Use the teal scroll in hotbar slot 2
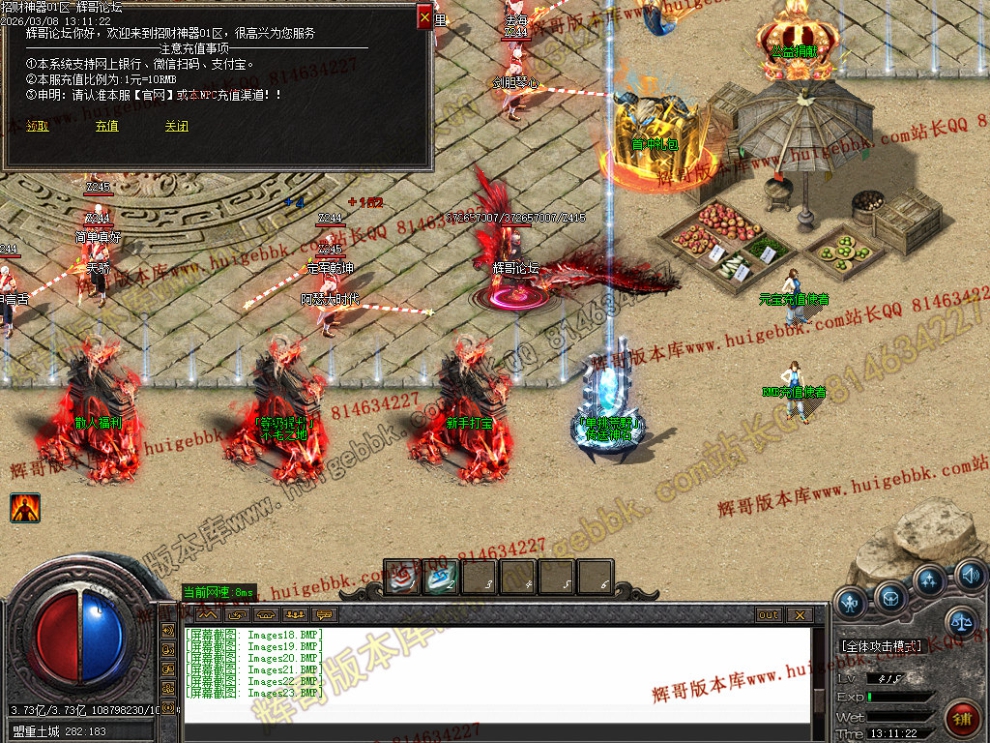The width and height of the screenshot is (990, 743). point(441,575)
